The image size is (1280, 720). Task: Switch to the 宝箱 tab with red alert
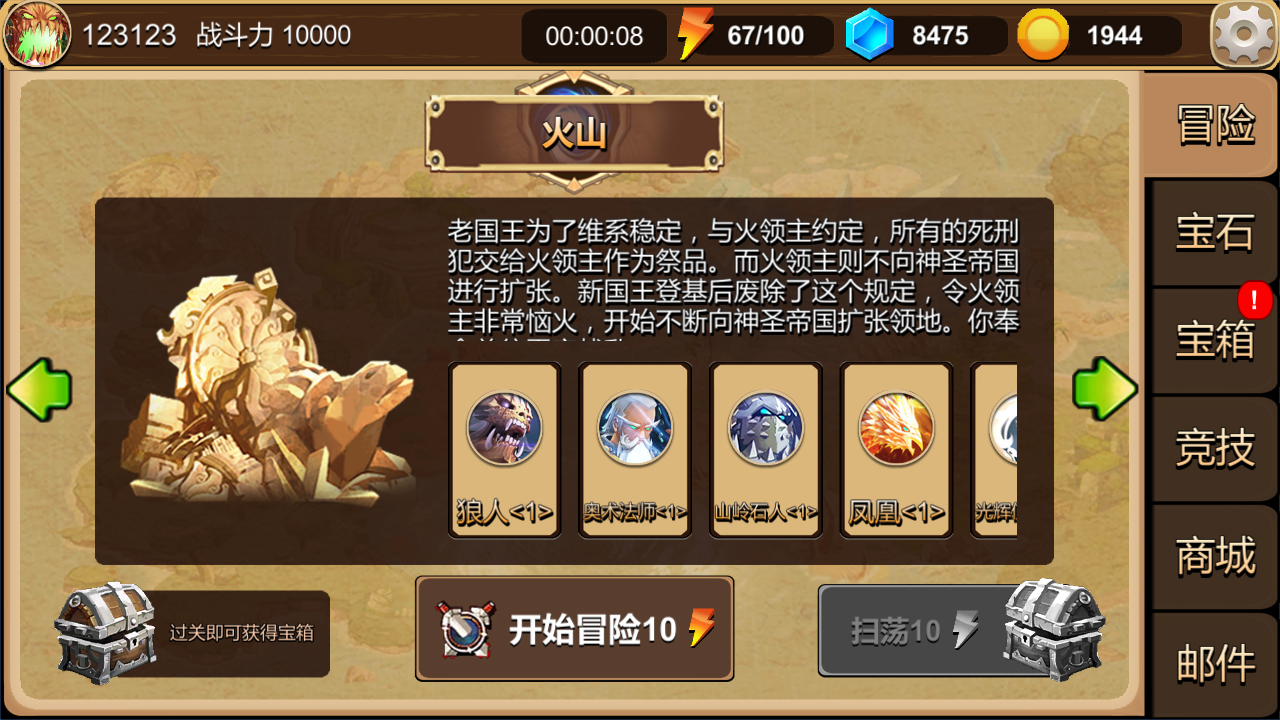(1213, 340)
